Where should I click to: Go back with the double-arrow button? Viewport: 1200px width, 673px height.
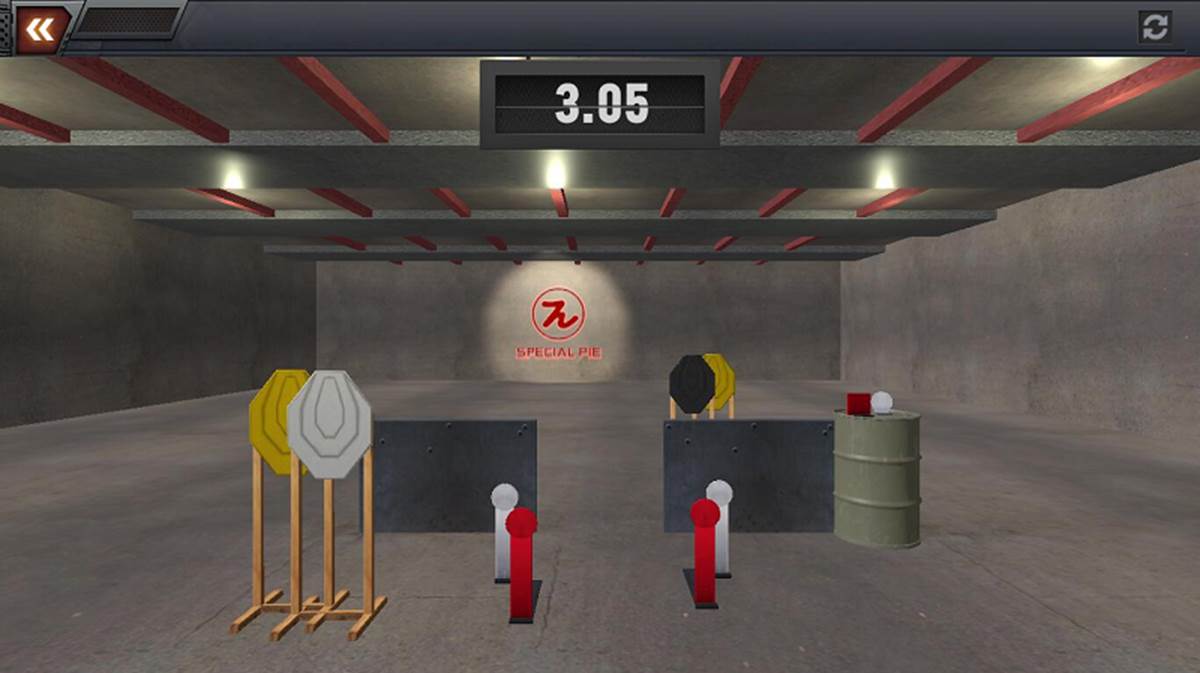[x=39, y=29]
